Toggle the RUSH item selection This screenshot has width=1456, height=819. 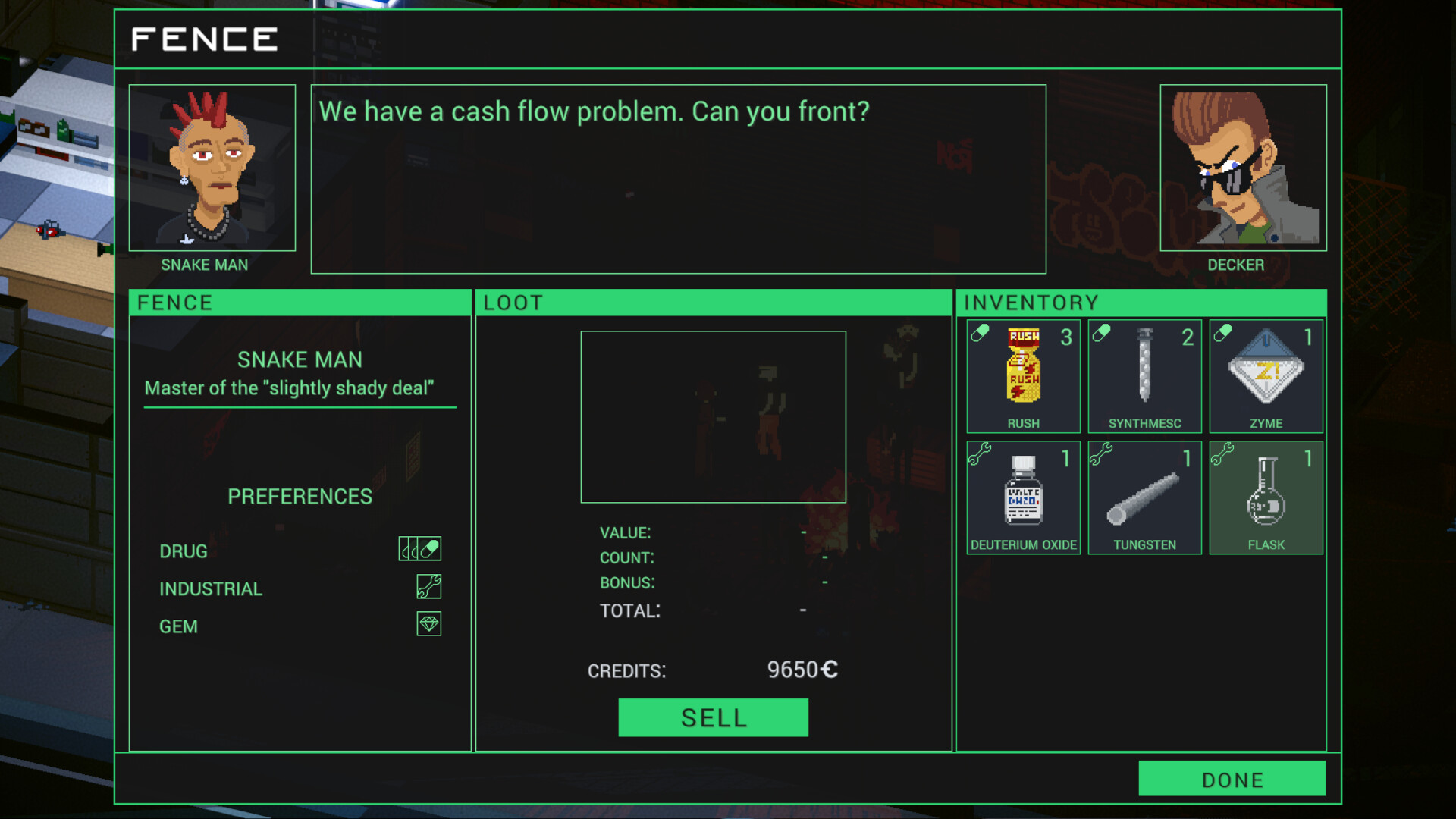tap(1023, 375)
